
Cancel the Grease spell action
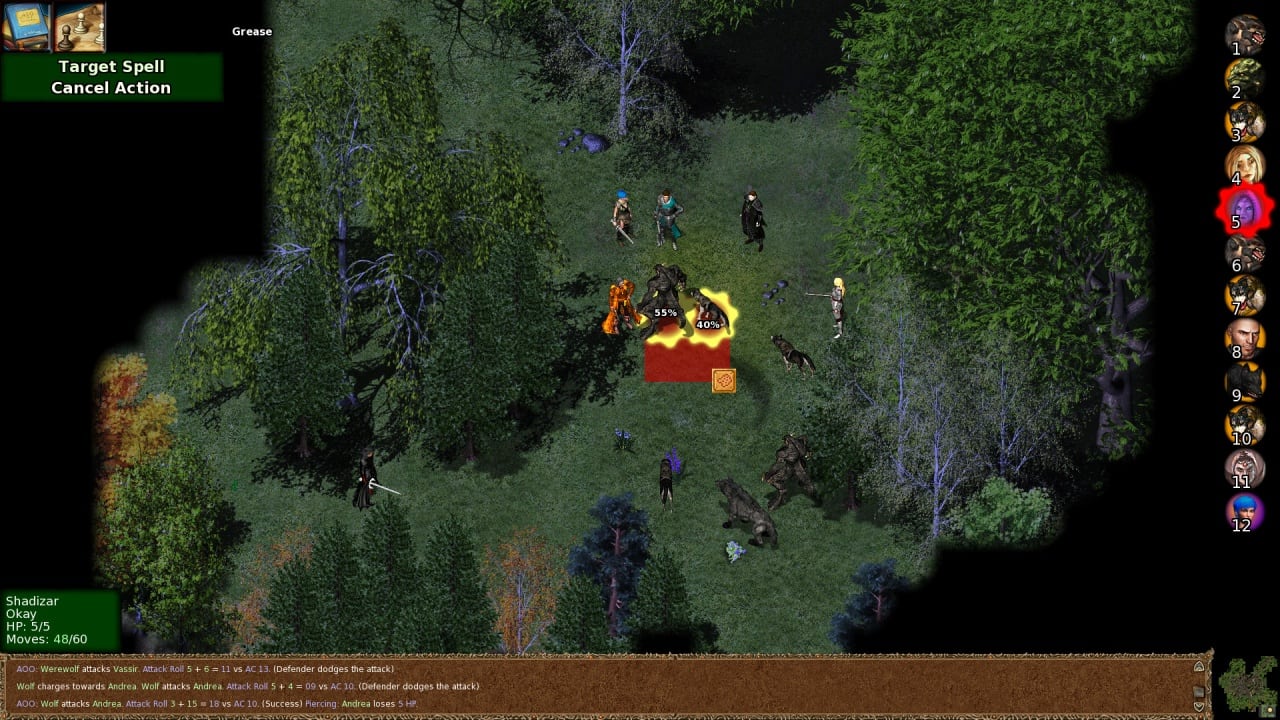111,88
